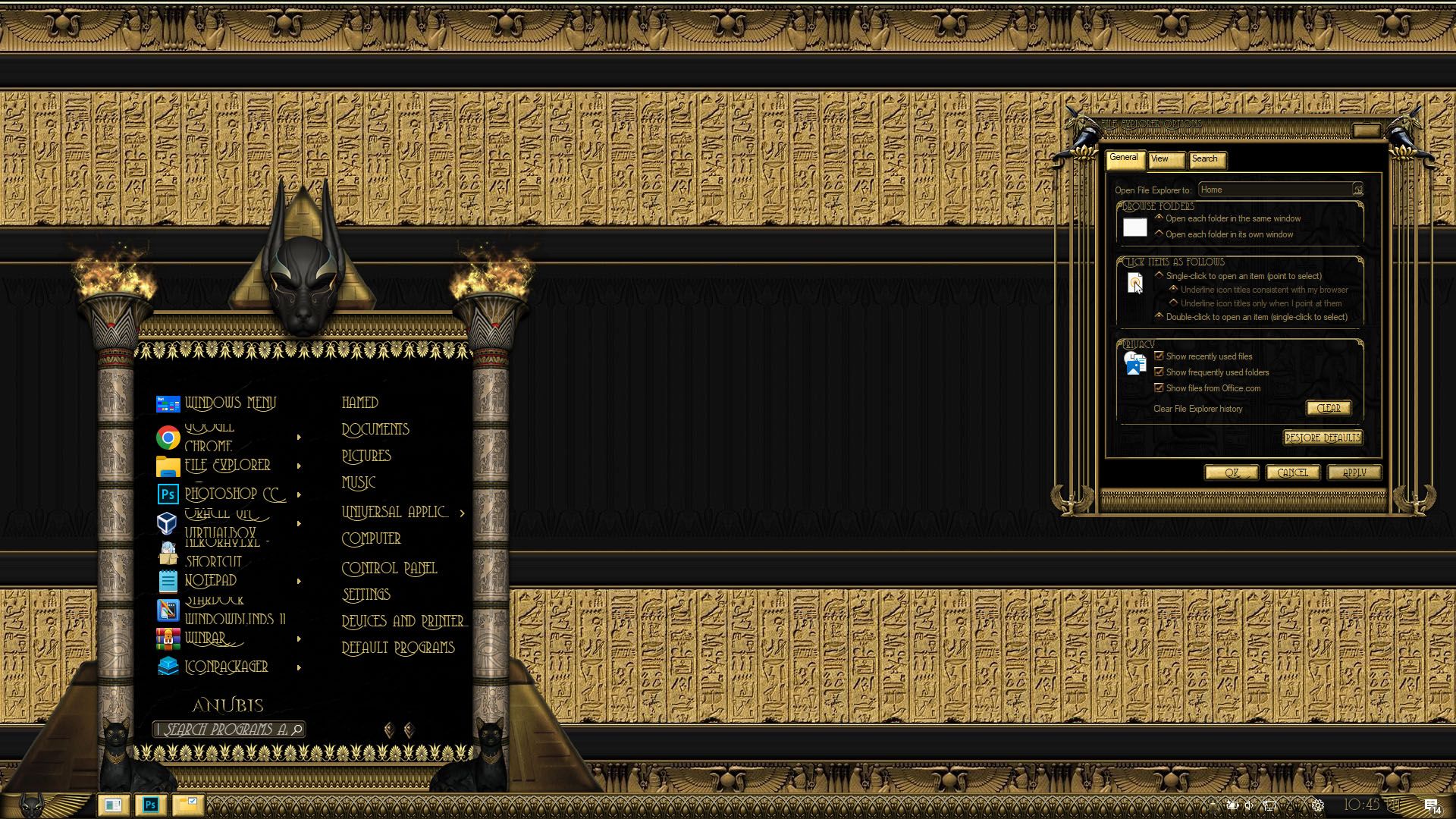Launch Google Chrome from start menu
1456x819 pixels.
[x=209, y=438]
